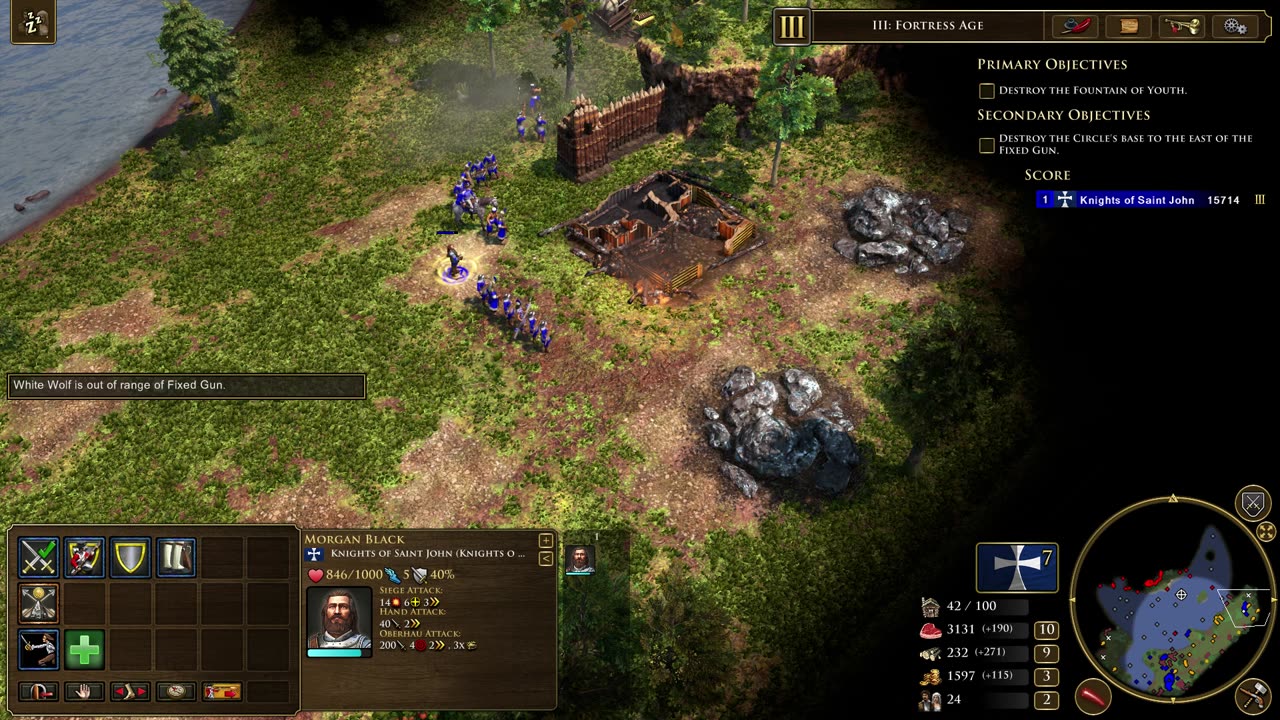Click the food villager count 10
The width and height of the screenshot is (1280, 720).
pyautogui.click(x=1046, y=630)
